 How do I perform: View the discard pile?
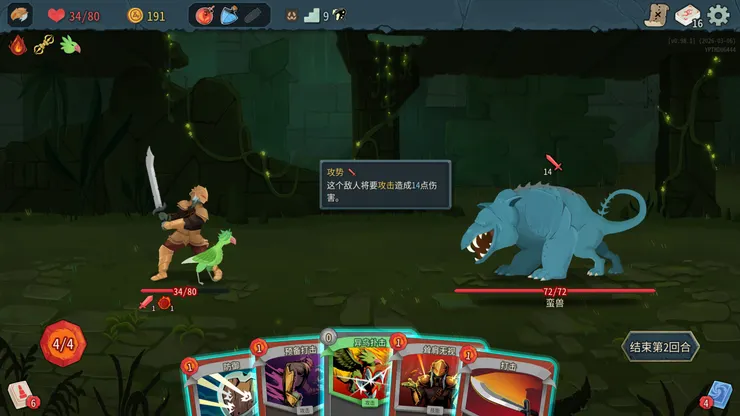coord(718,394)
